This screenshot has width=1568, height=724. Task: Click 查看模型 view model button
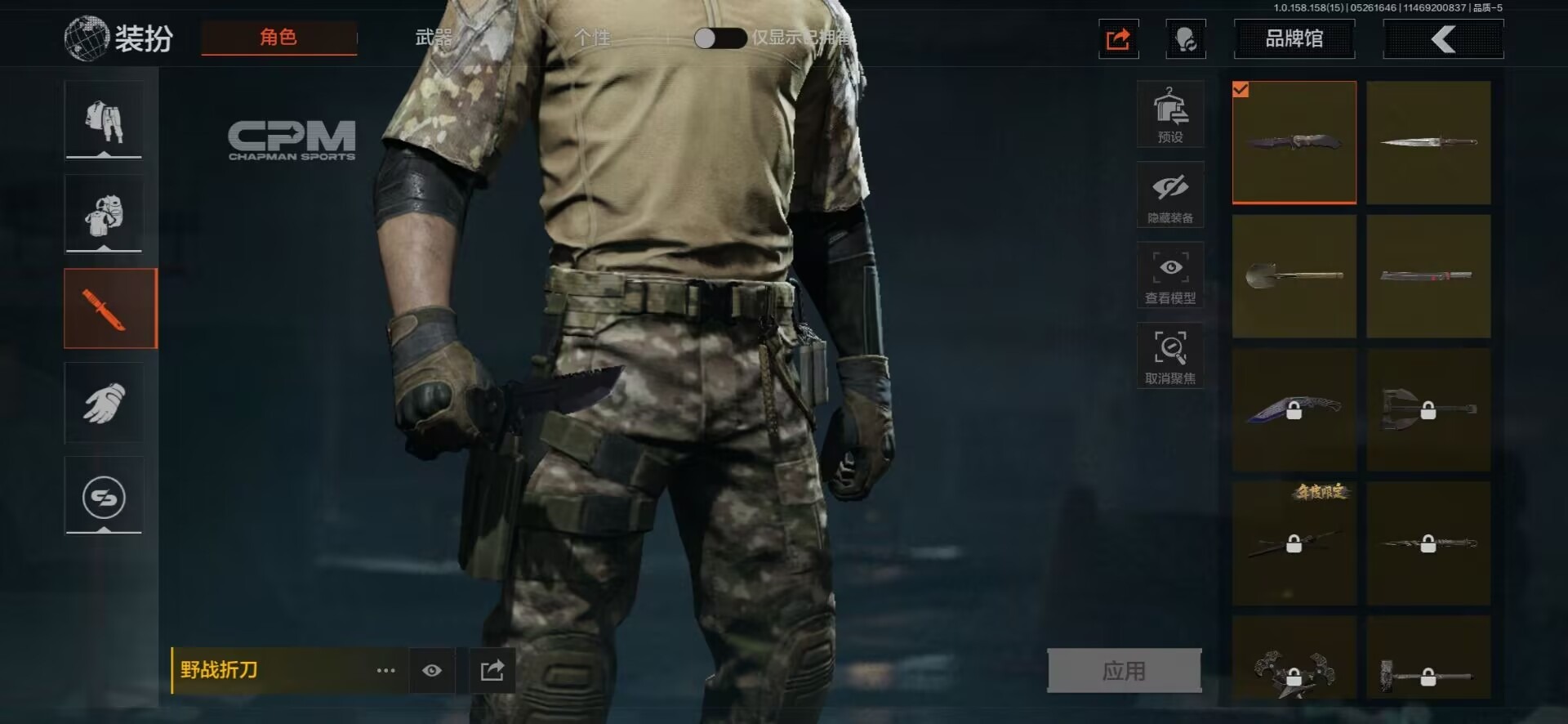pyautogui.click(x=1170, y=275)
